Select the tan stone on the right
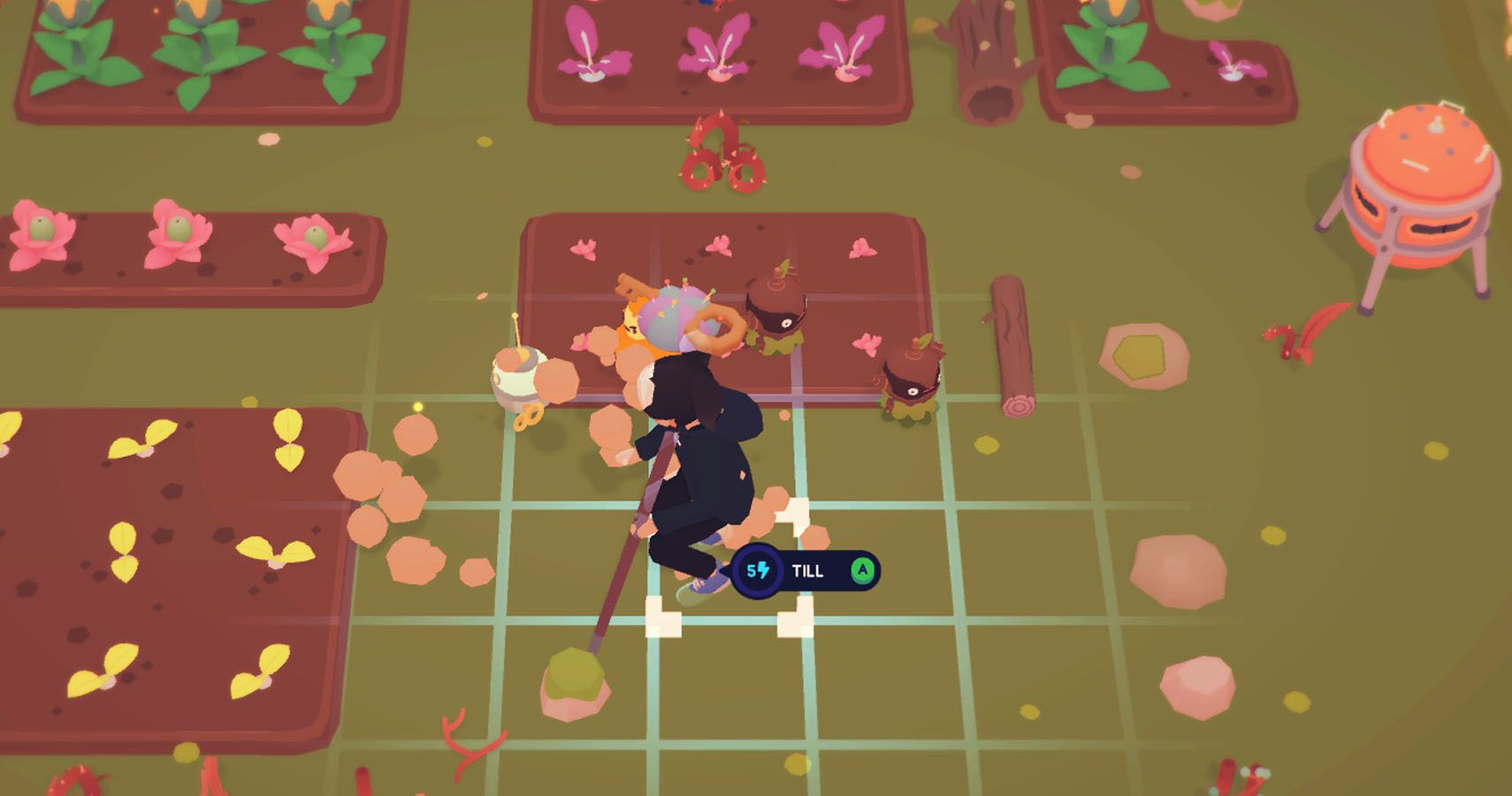1512x796 pixels. point(1141,354)
